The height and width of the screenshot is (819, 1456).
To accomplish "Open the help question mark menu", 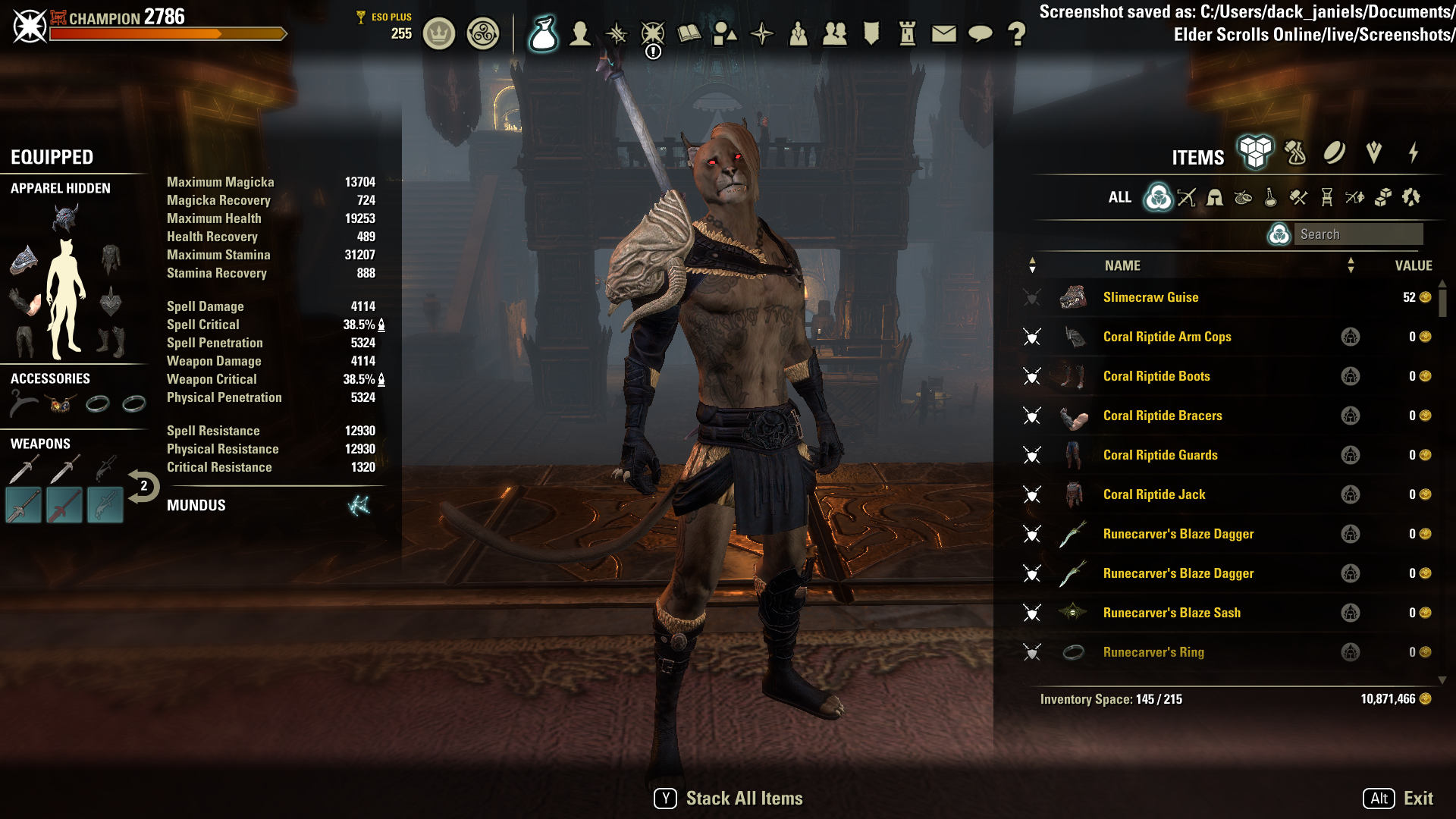I will pyautogui.click(x=1016, y=33).
